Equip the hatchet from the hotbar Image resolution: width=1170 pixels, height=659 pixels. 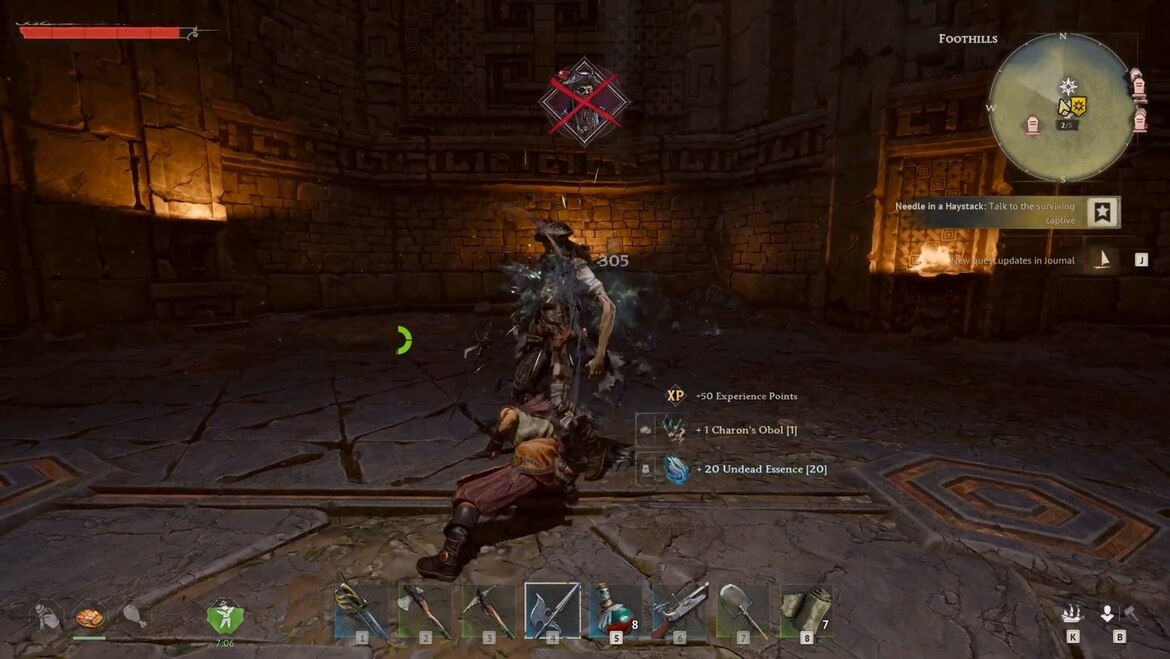(425, 609)
